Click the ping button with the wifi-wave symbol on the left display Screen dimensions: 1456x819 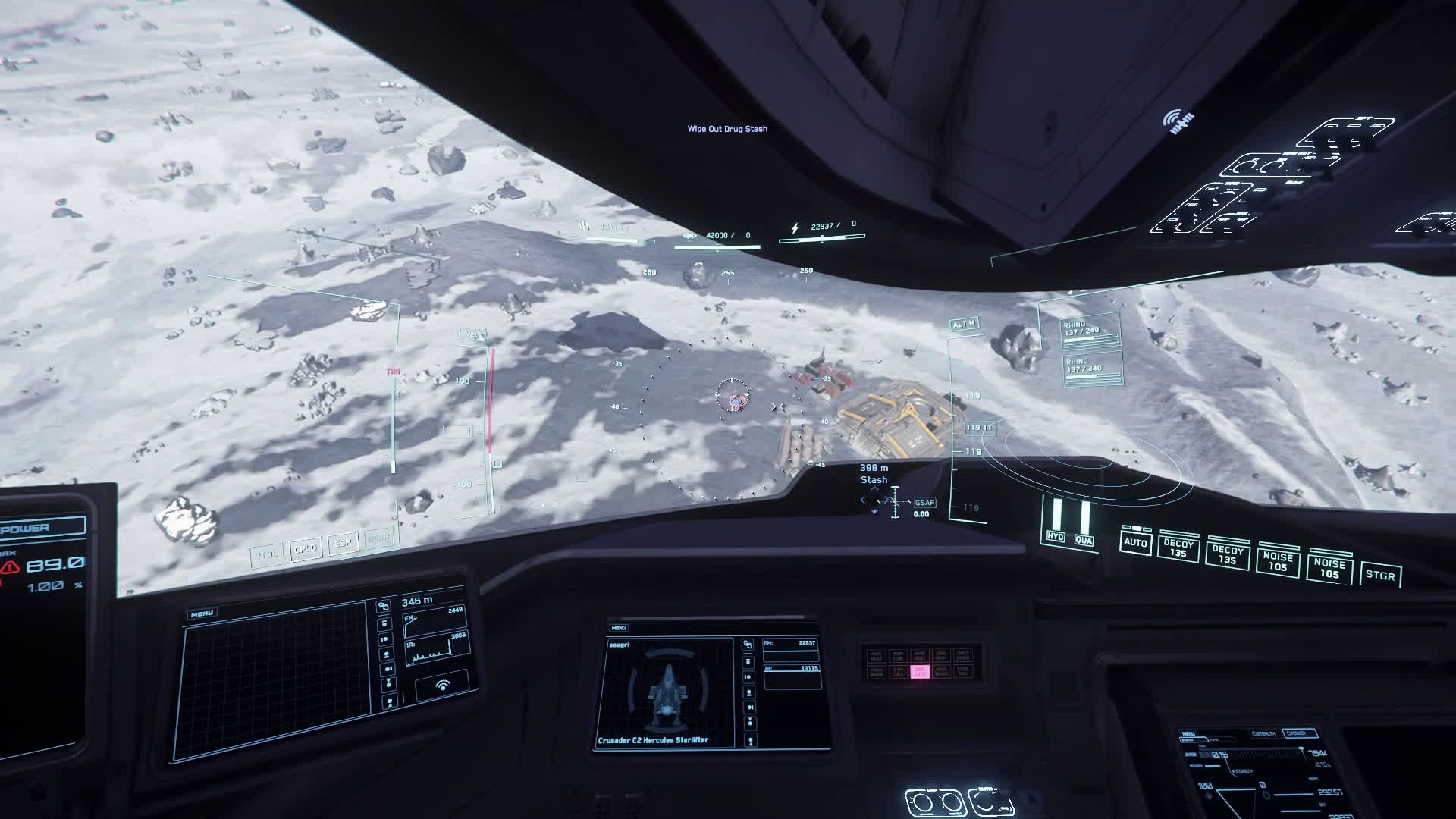click(442, 686)
